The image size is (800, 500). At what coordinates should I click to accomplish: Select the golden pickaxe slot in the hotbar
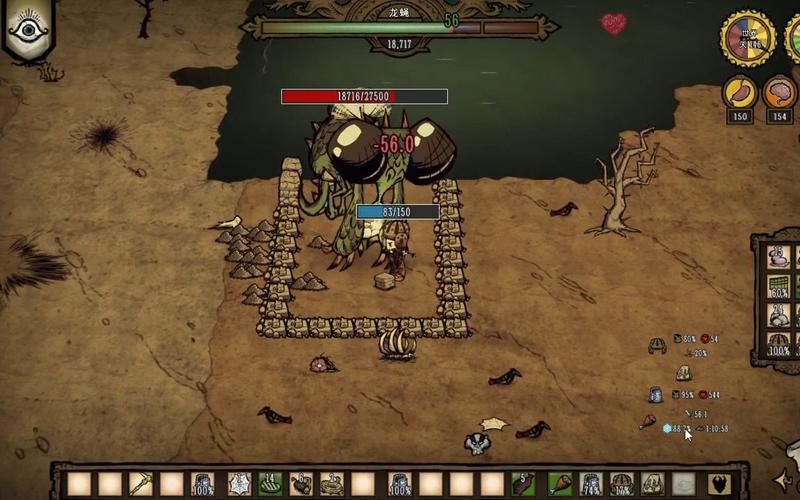pos(140,484)
